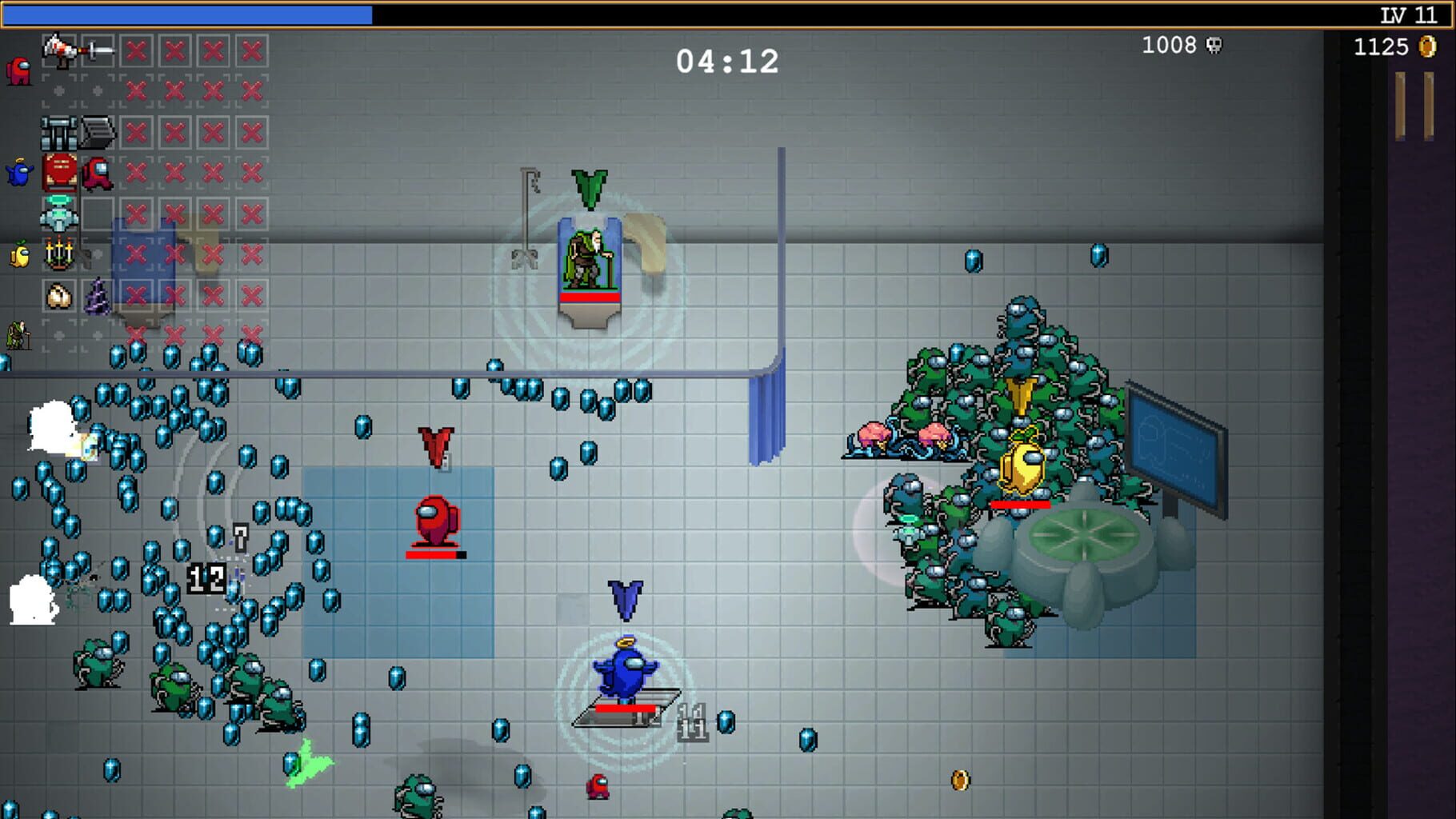Click the gold coin icon beside 1125
1456x819 pixels.
[x=1427, y=47]
